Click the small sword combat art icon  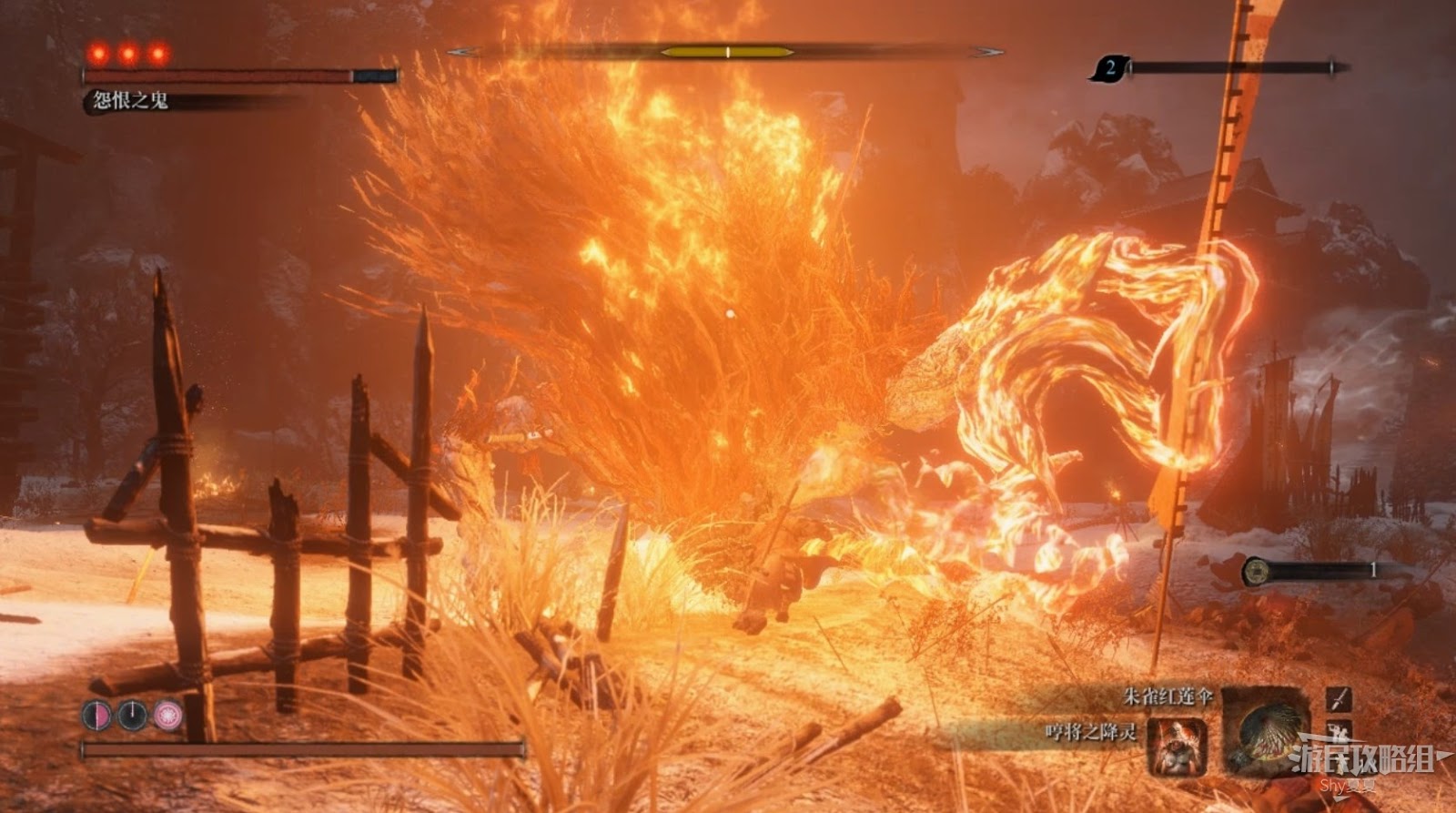tap(1338, 699)
